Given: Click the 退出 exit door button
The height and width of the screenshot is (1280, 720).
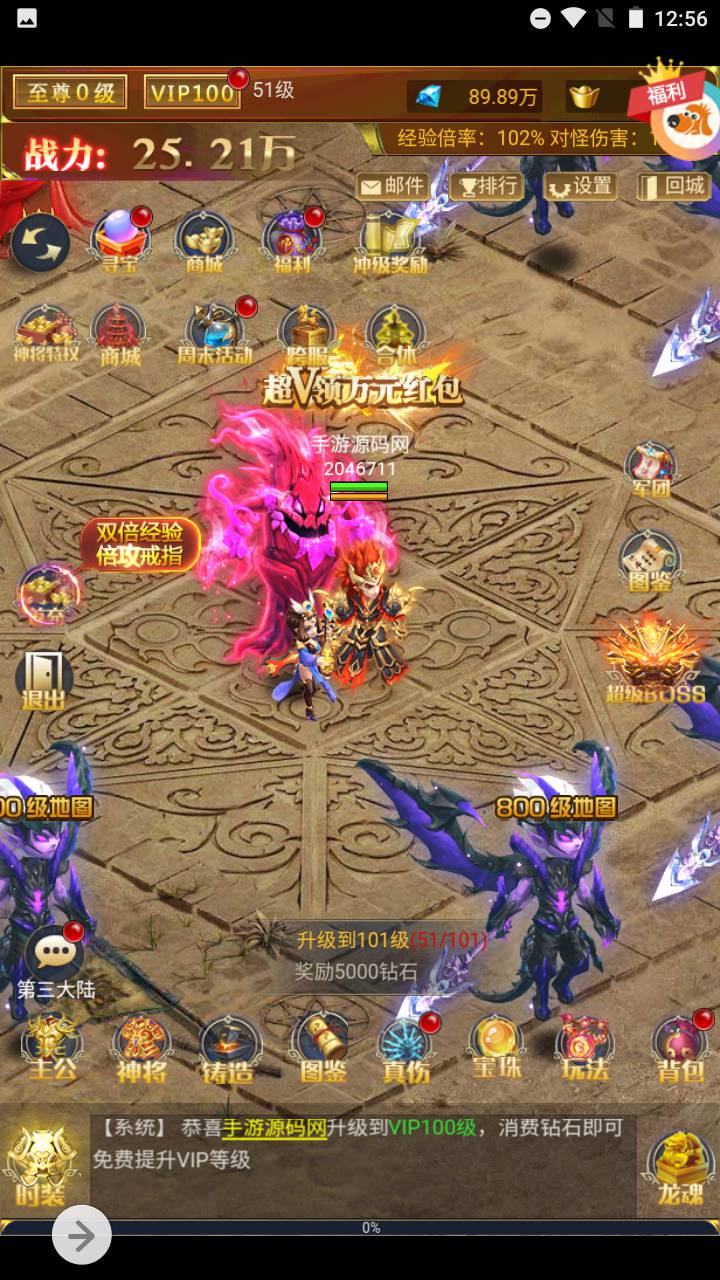Looking at the screenshot, I should click(44, 680).
